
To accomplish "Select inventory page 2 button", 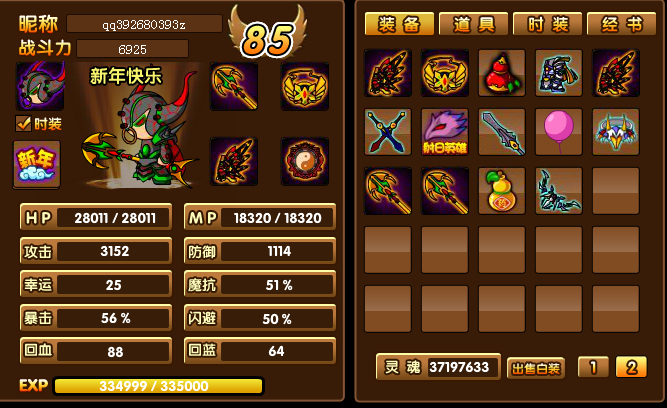I will pyautogui.click(x=631, y=367).
